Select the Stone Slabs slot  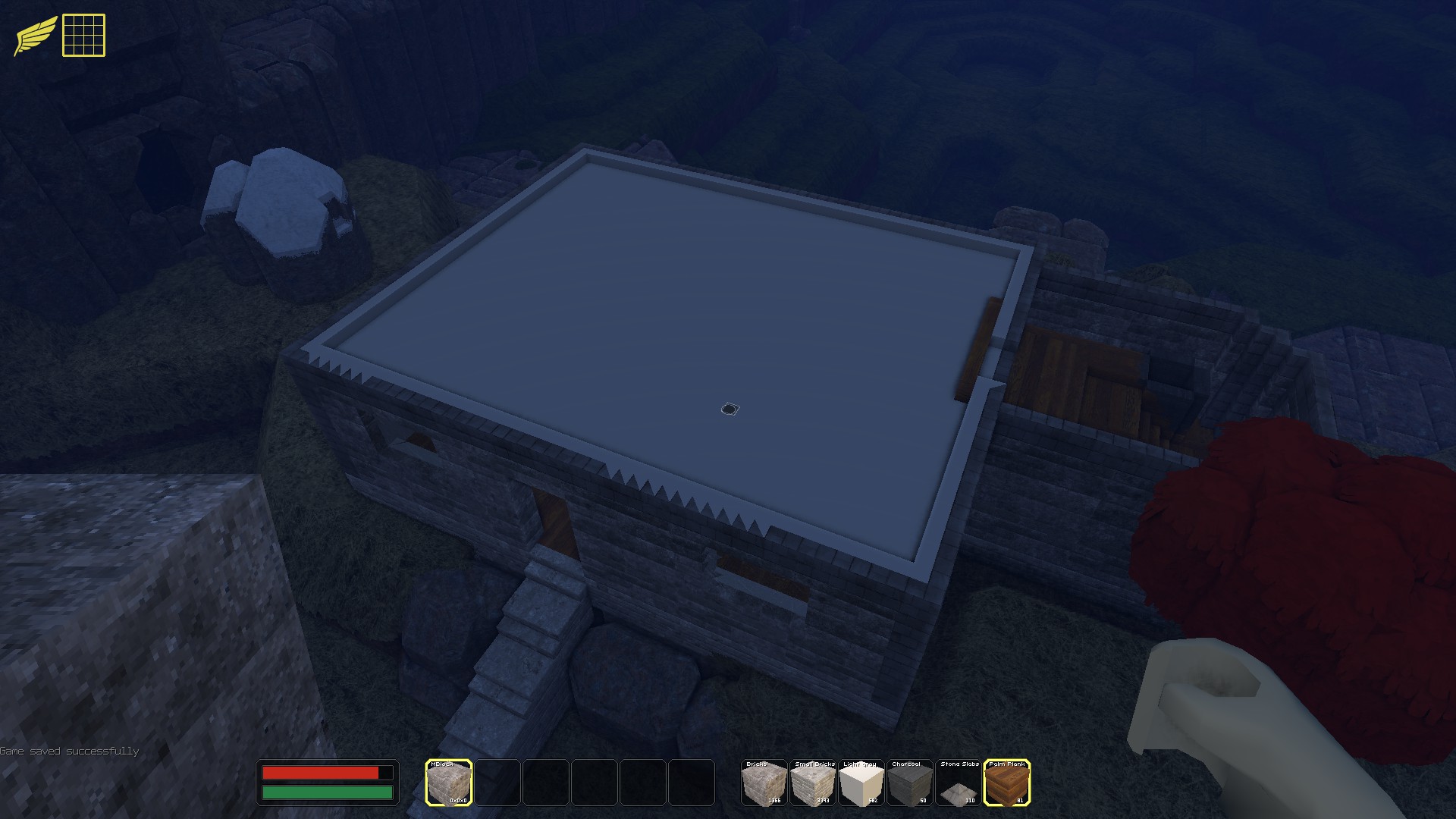957,782
